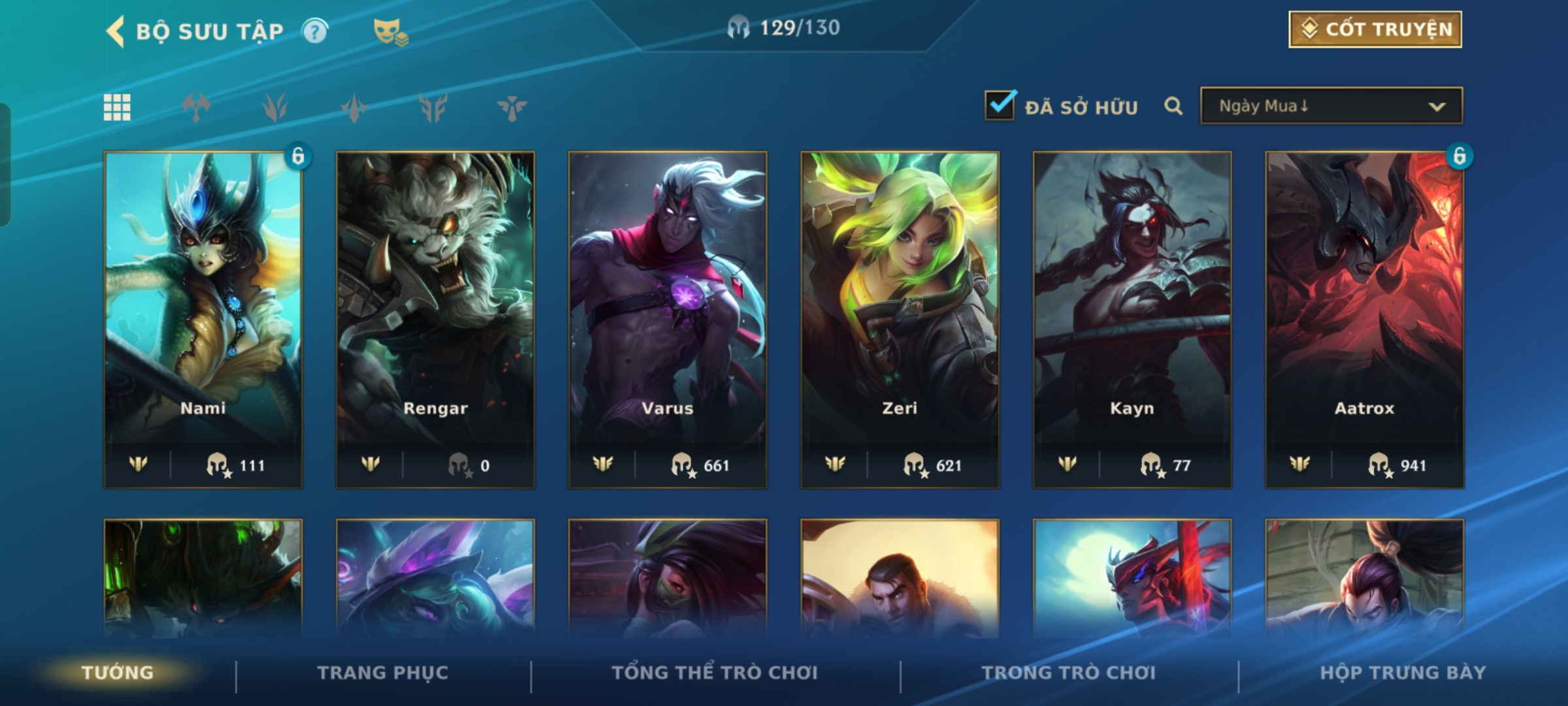Click the golden mask and coins icon
Screen dimensions: 1568x706
390,31
